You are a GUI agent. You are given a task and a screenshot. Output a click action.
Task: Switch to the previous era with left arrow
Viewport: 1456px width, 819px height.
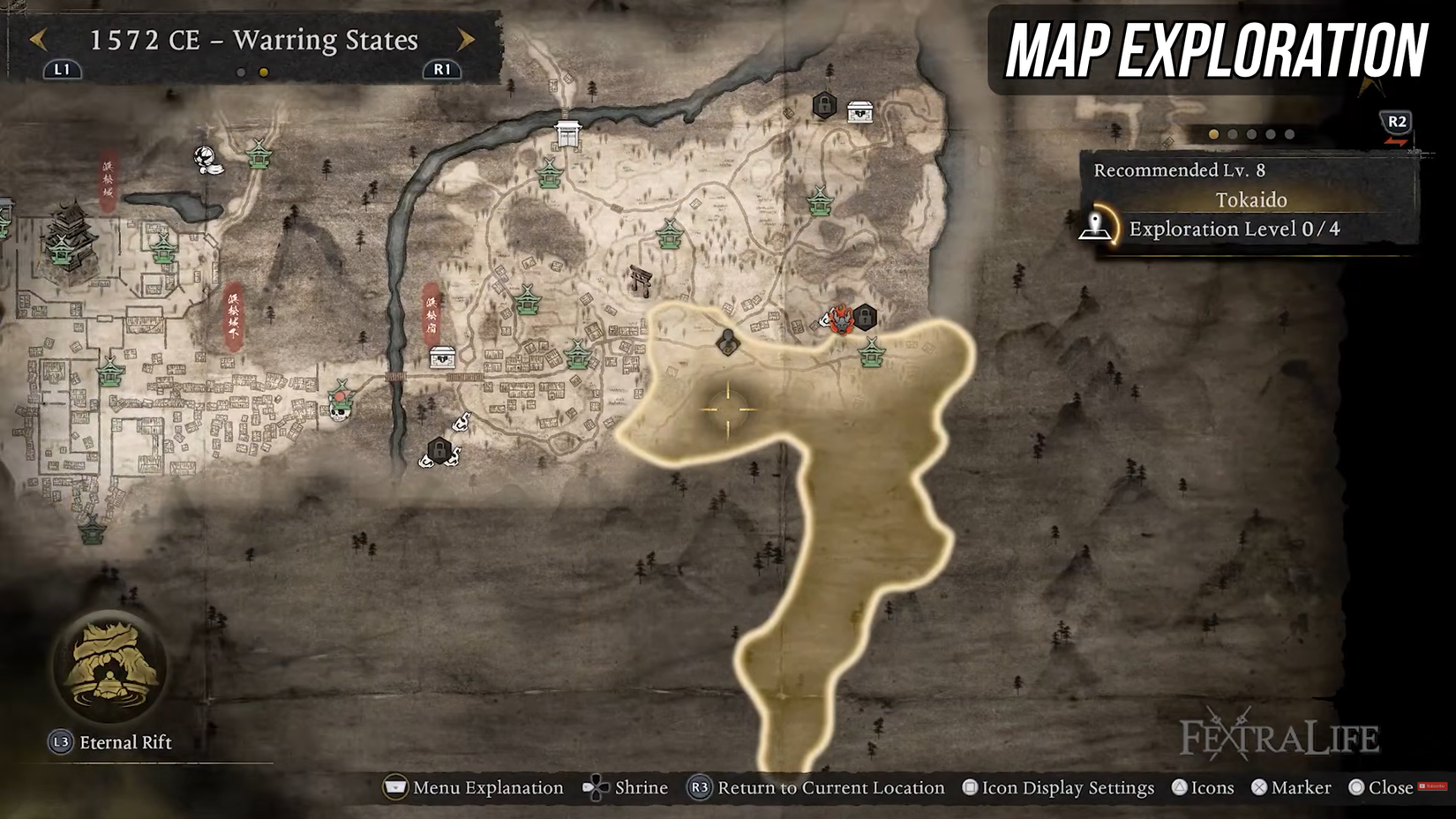[x=37, y=40]
